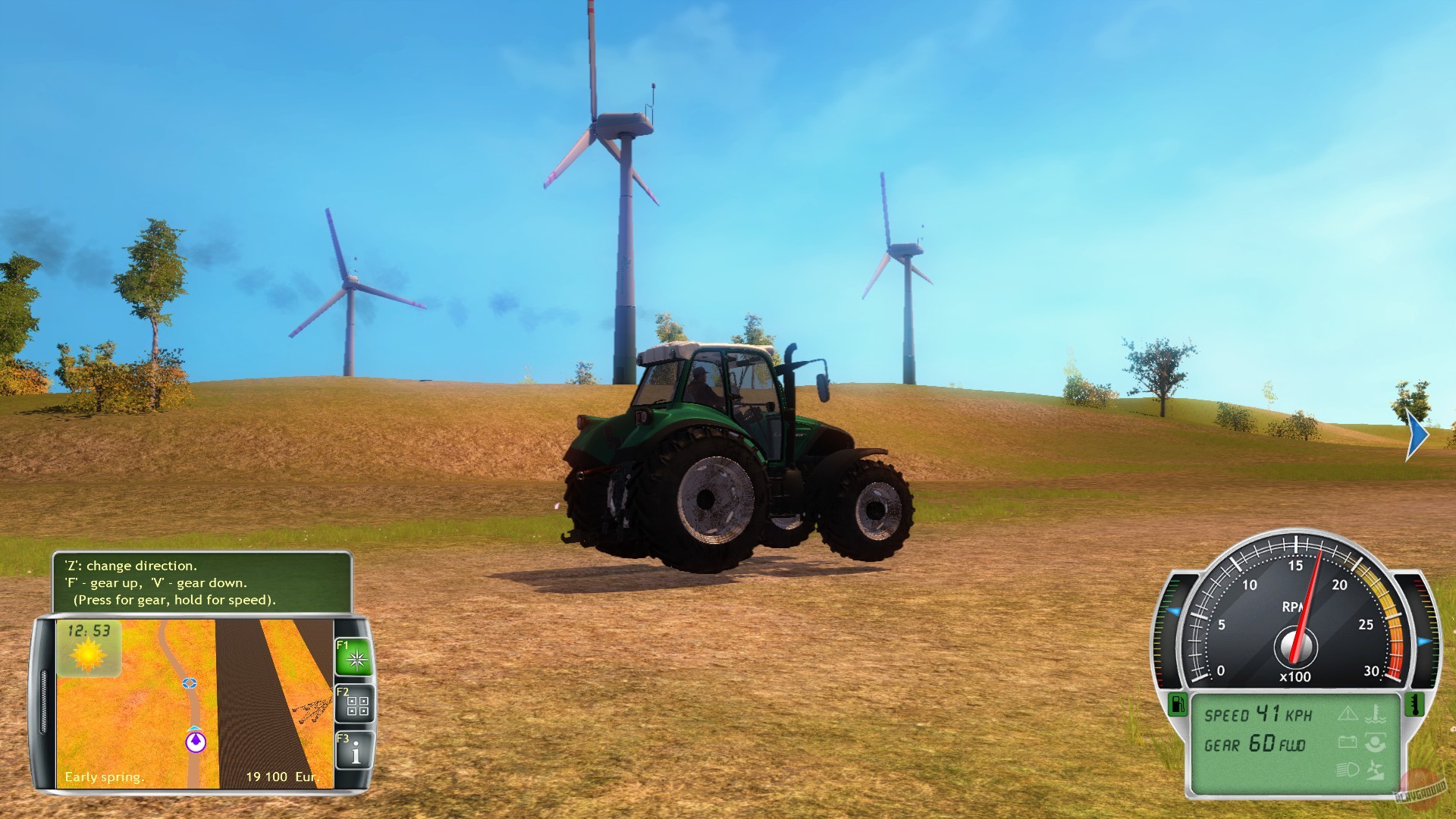Image resolution: width=1456 pixels, height=819 pixels.
Task: Click the Early spring season label
Action: [x=105, y=777]
